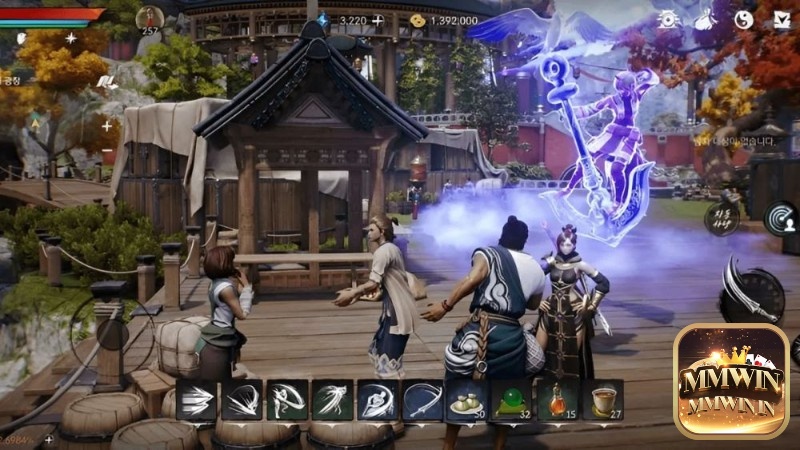
Task: Open the radar target scan button
Action: (781, 218)
